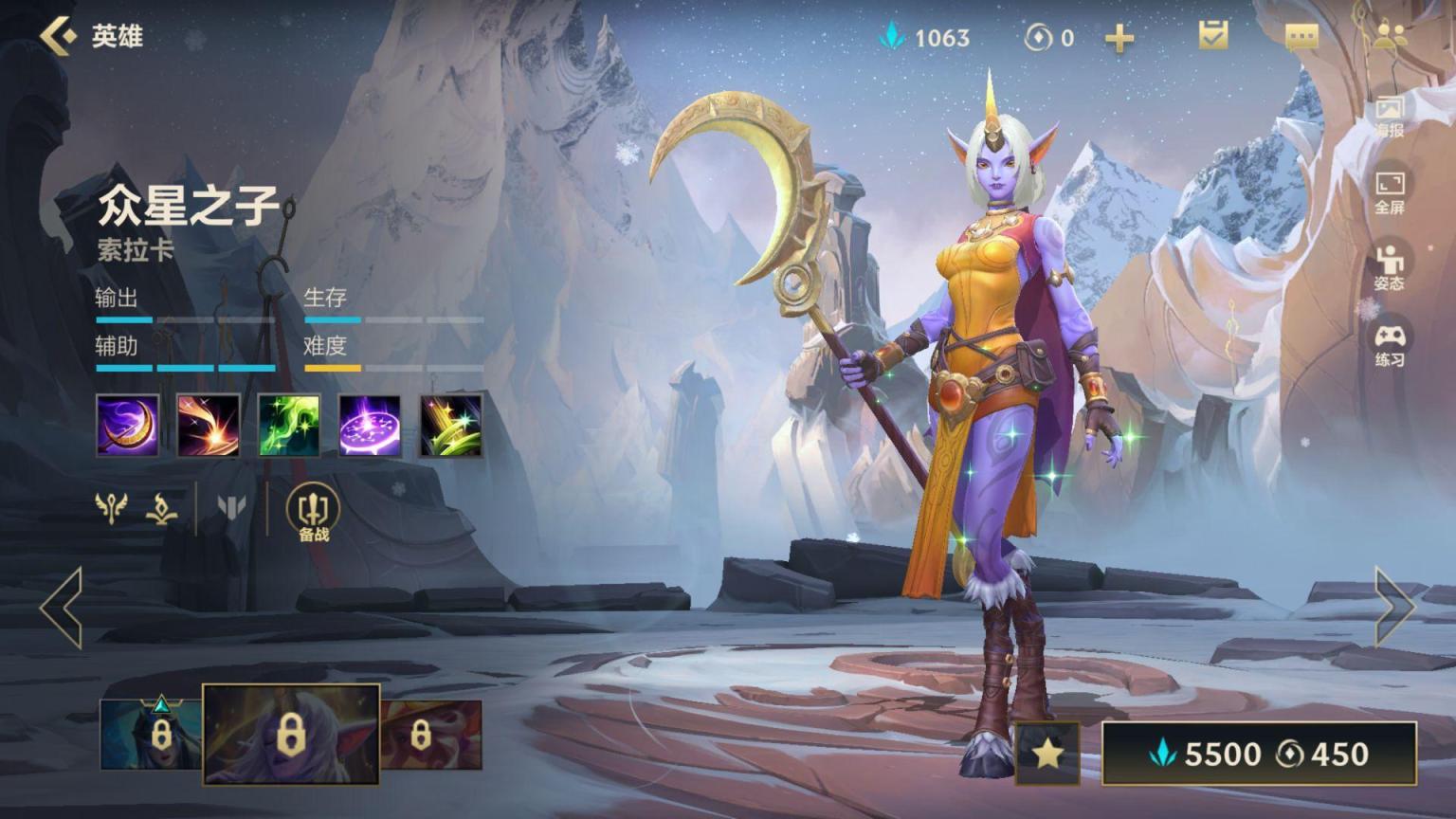
Task: Select the purple circle zone skill icon
Action: point(370,426)
